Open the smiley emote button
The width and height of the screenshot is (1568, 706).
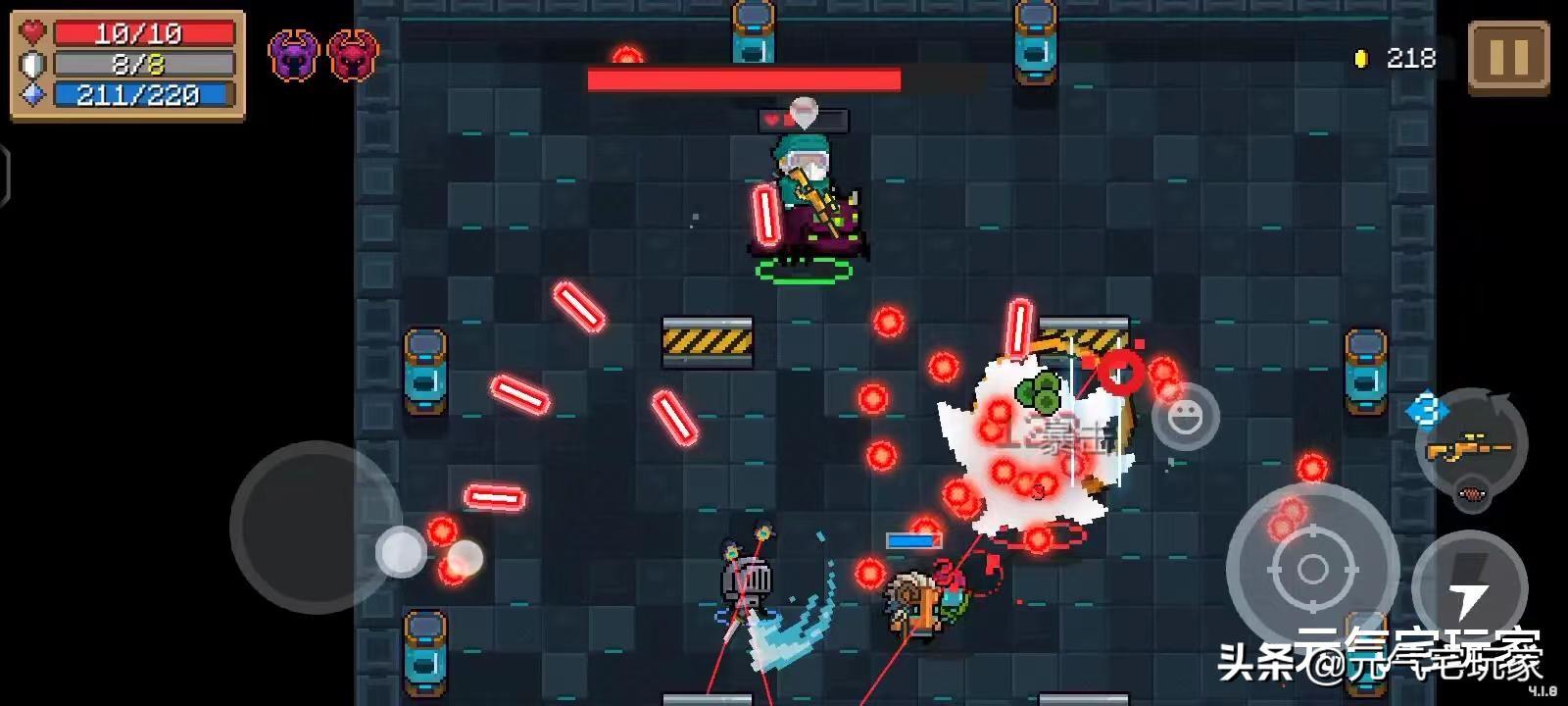pyautogui.click(x=1185, y=416)
